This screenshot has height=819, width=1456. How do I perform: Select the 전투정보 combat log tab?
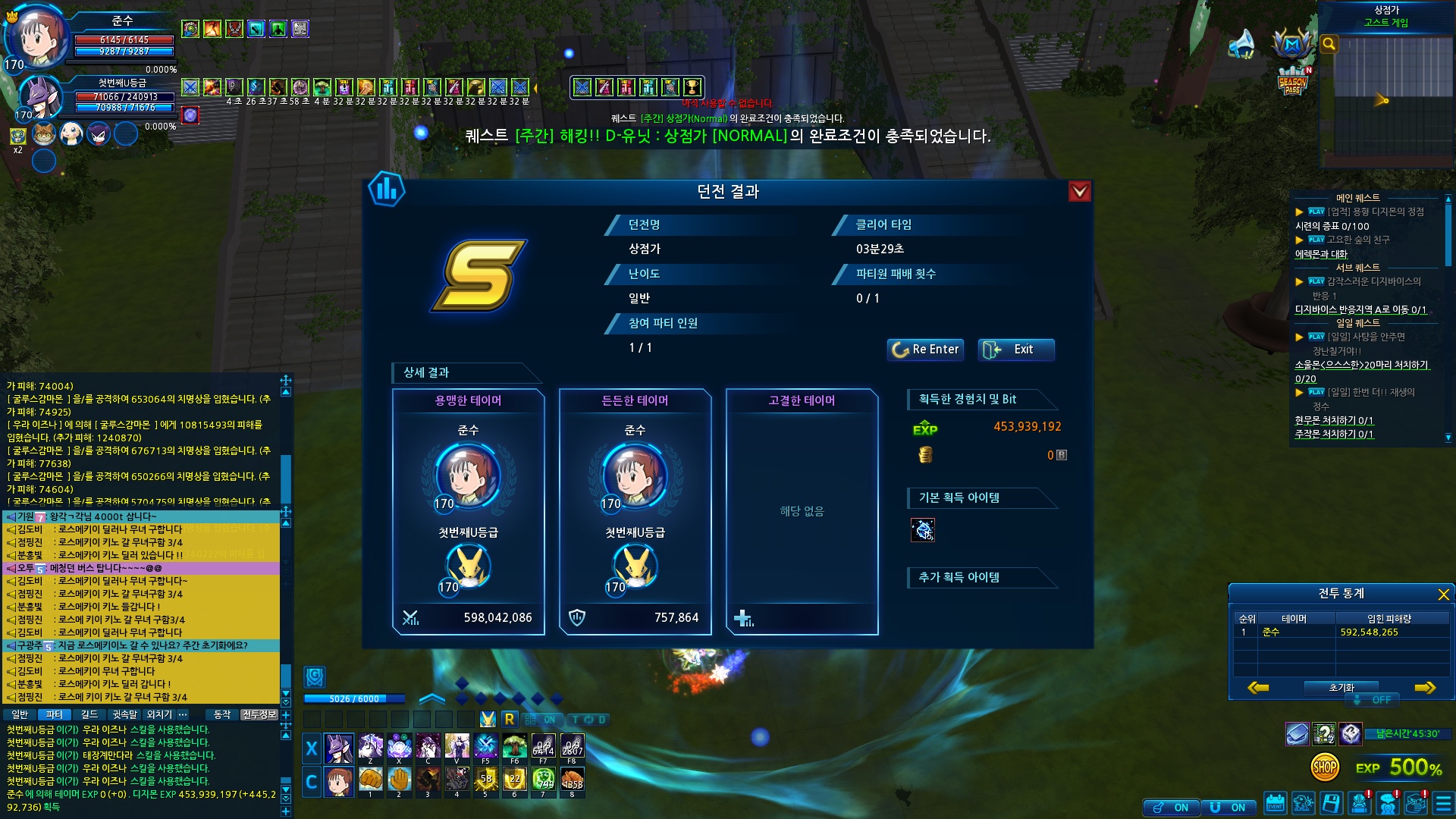(259, 714)
